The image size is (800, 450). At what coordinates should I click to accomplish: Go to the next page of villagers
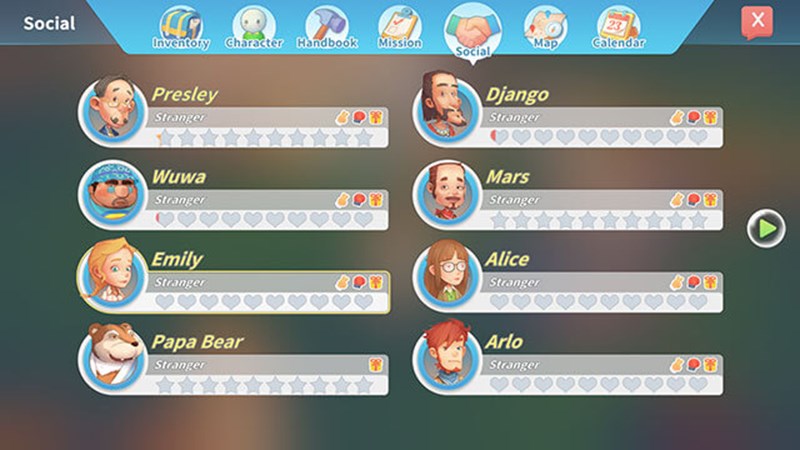coord(767,228)
